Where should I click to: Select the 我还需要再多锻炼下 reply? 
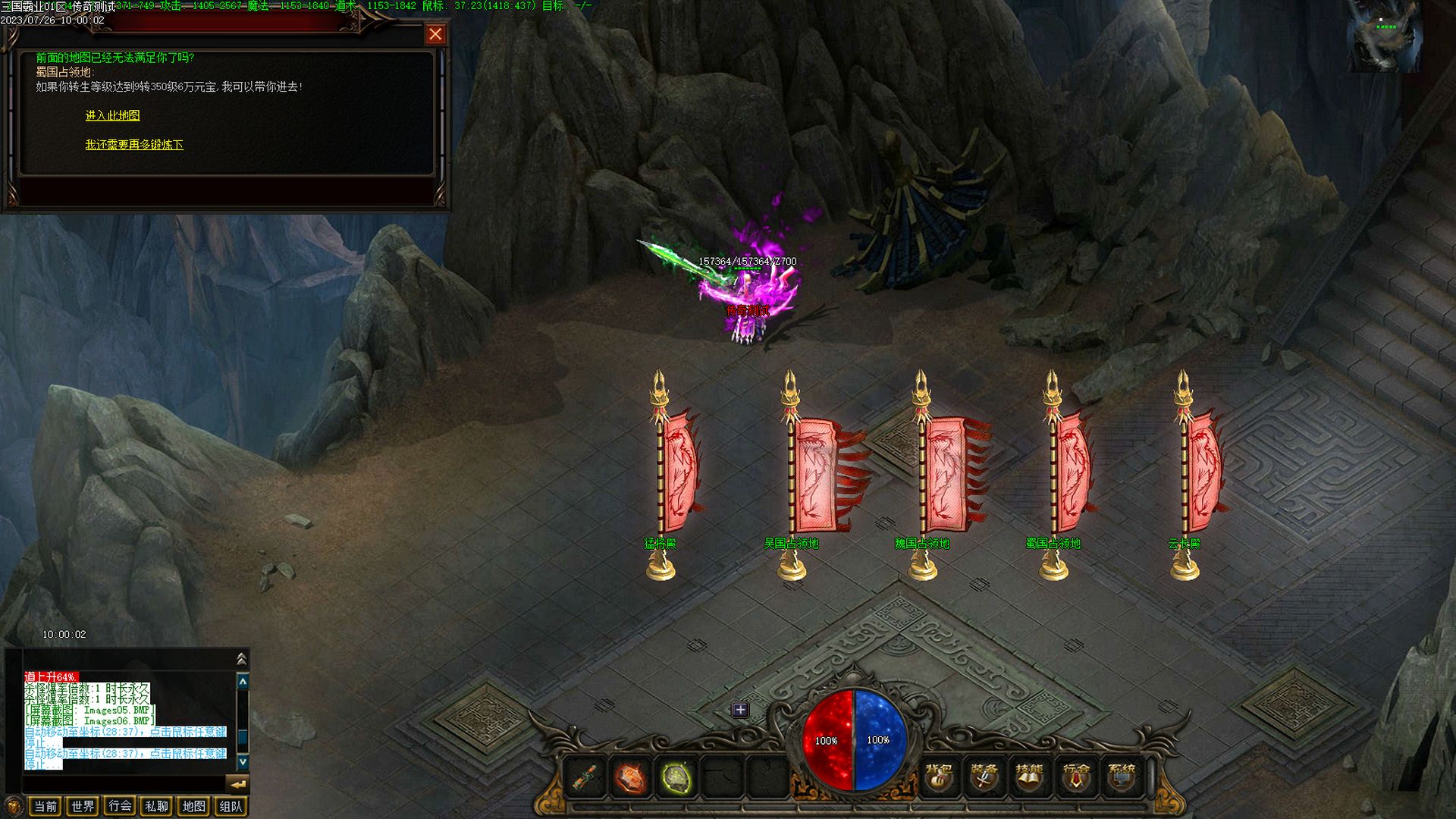[134, 144]
